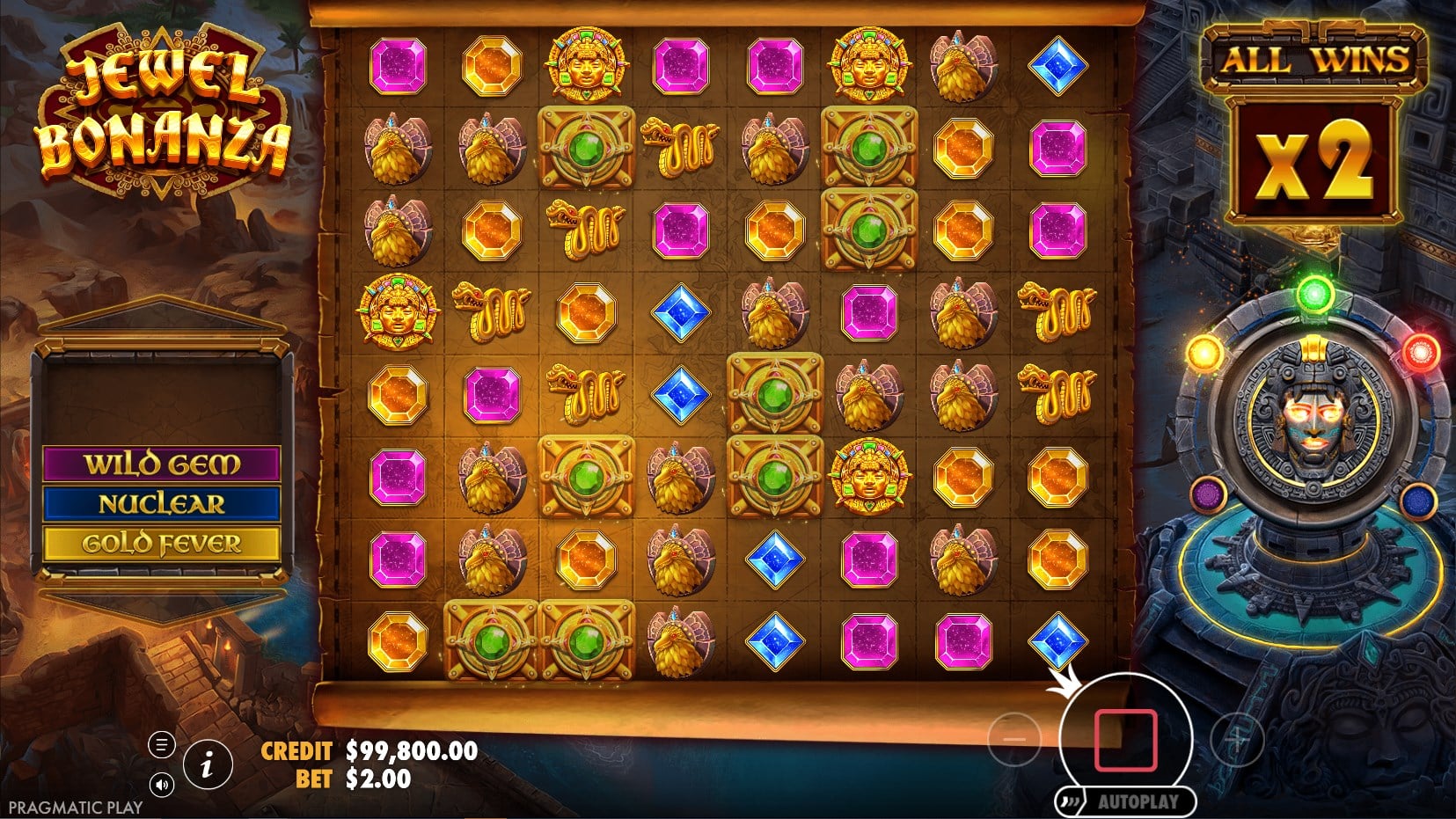
Task: Decrease the bet with the minus button
Action: coord(1014,739)
